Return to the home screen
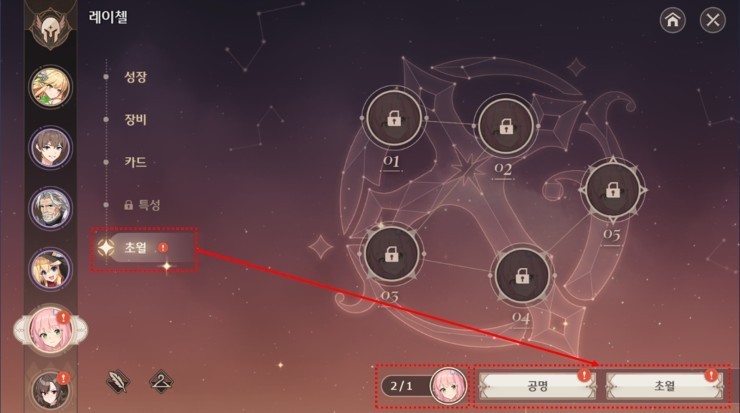The image size is (740, 413). pos(673,19)
